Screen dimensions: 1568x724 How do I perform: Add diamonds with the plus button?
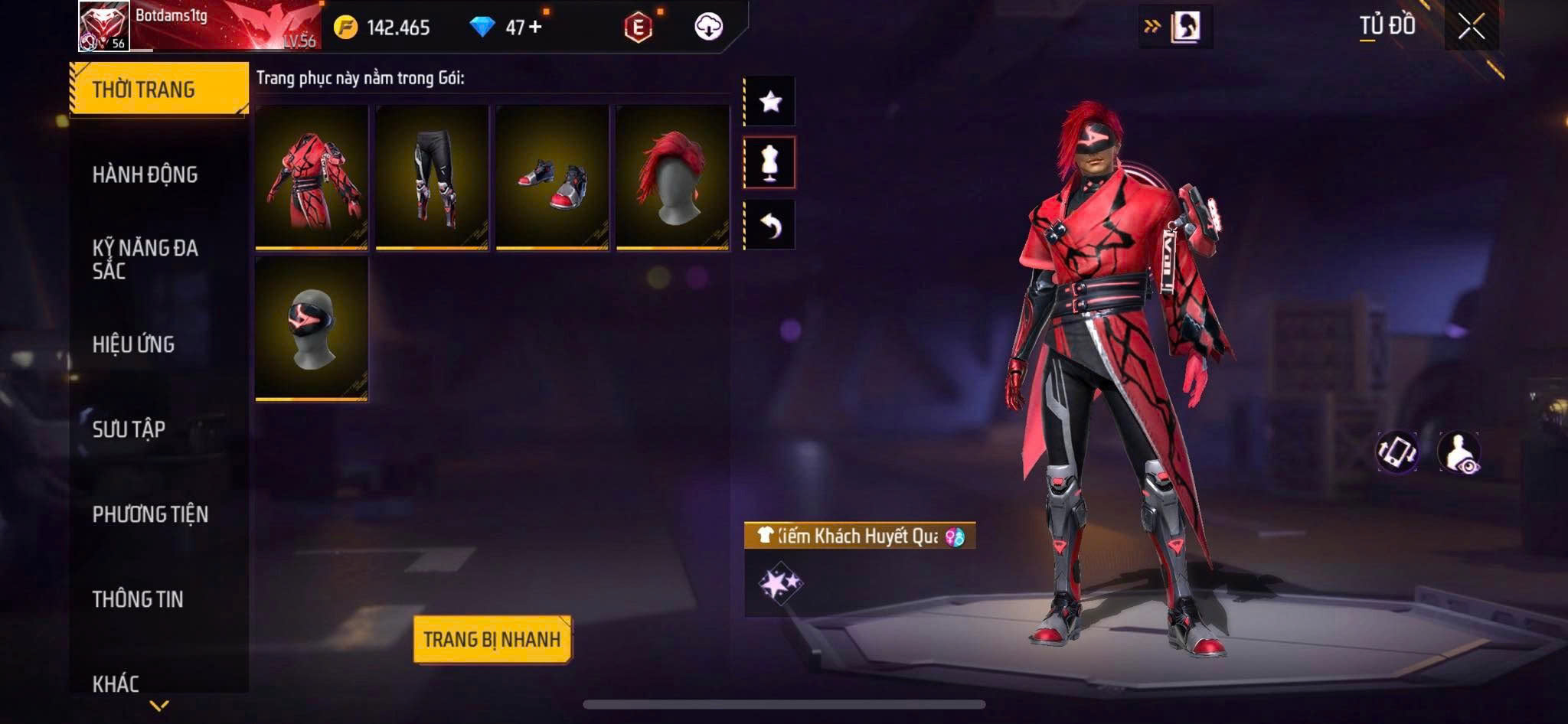535,27
